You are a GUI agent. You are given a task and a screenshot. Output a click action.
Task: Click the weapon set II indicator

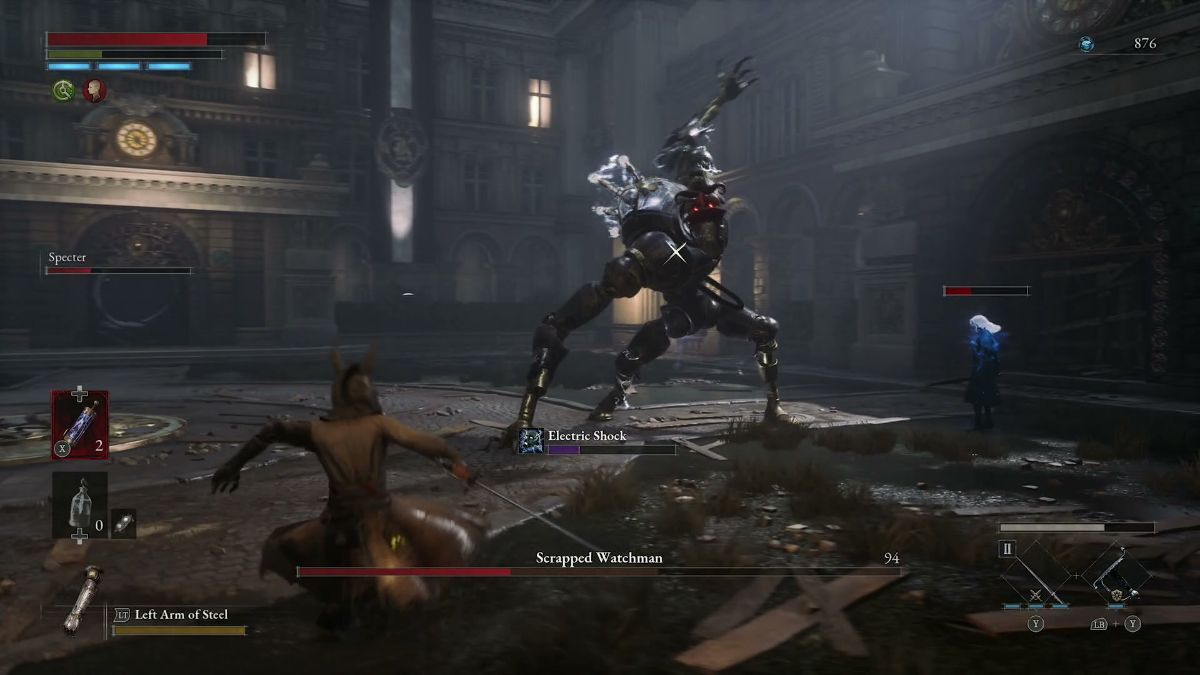pos(1008,548)
